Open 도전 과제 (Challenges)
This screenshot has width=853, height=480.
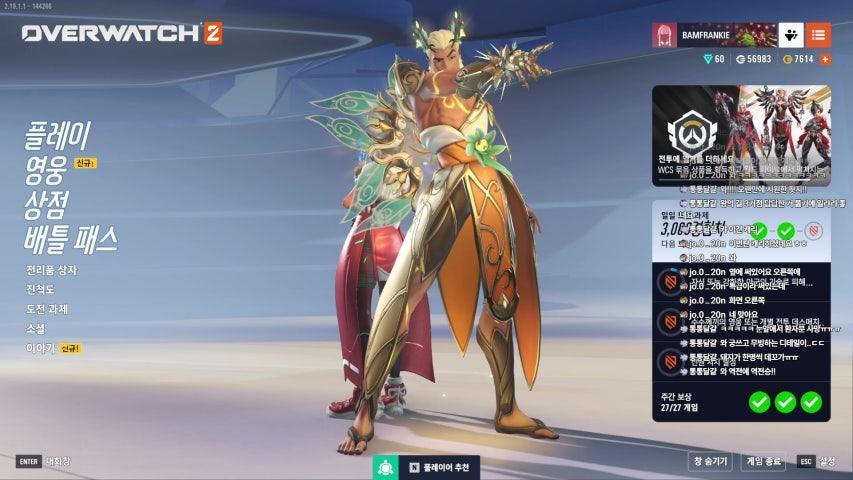point(48,309)
